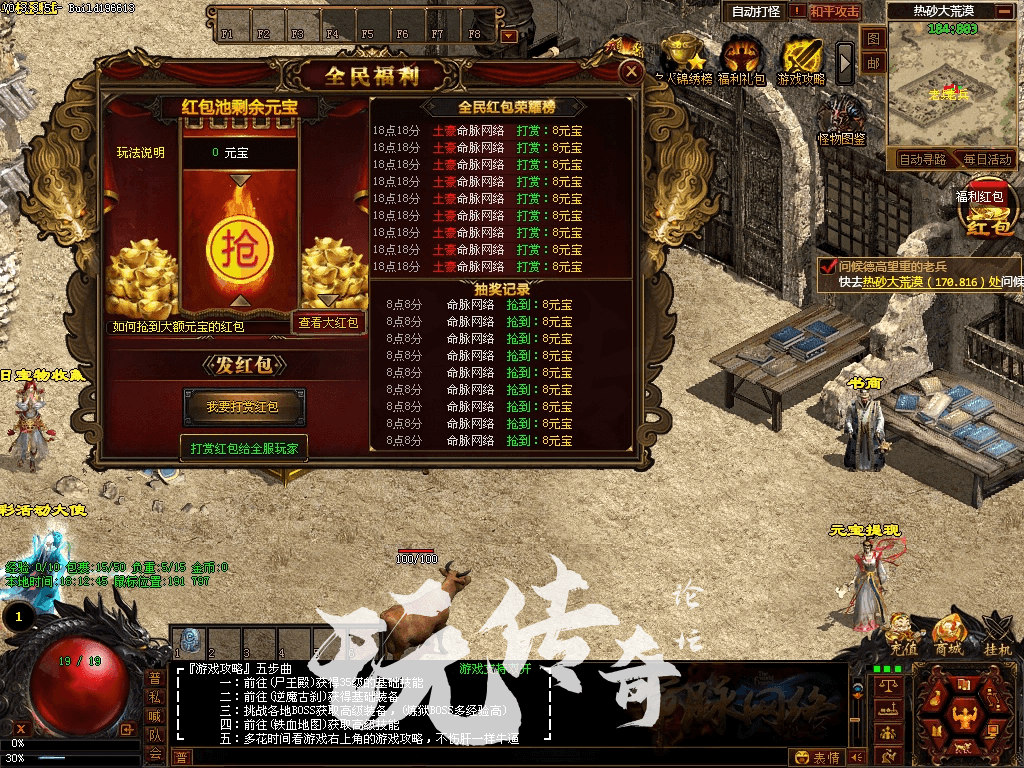Open the 表情 emoticon picker
The width and height of the screenshot is (1024, 768).
tap(817, 758)
